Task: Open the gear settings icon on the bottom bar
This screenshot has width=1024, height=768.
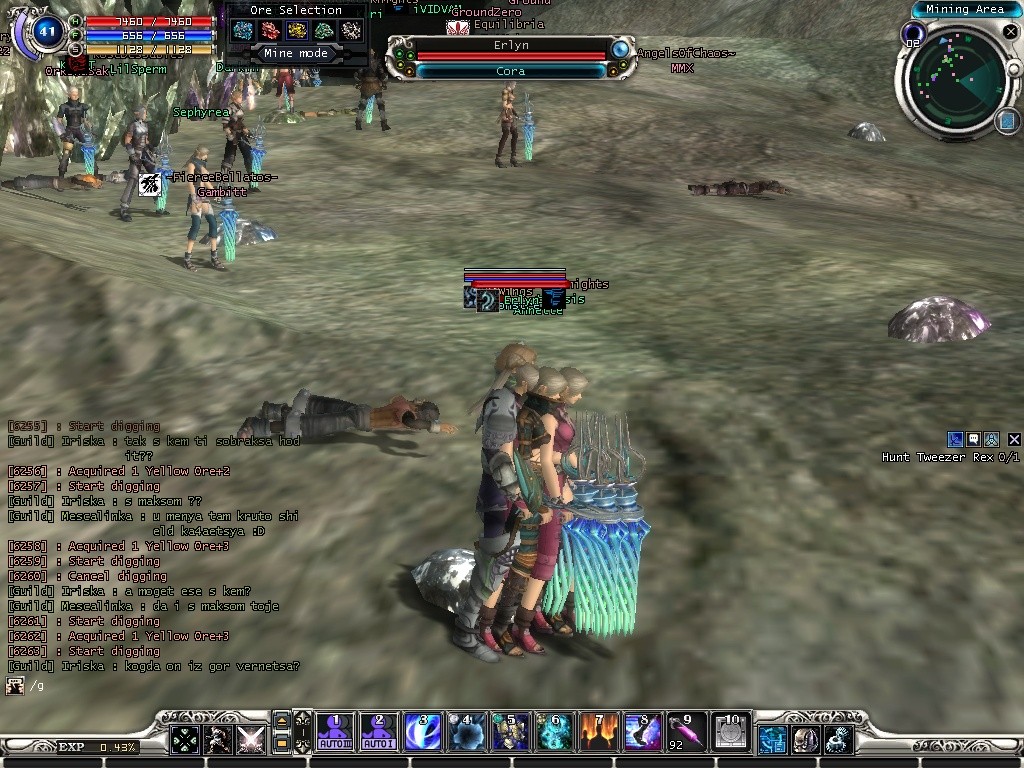Action: (838, 740)
